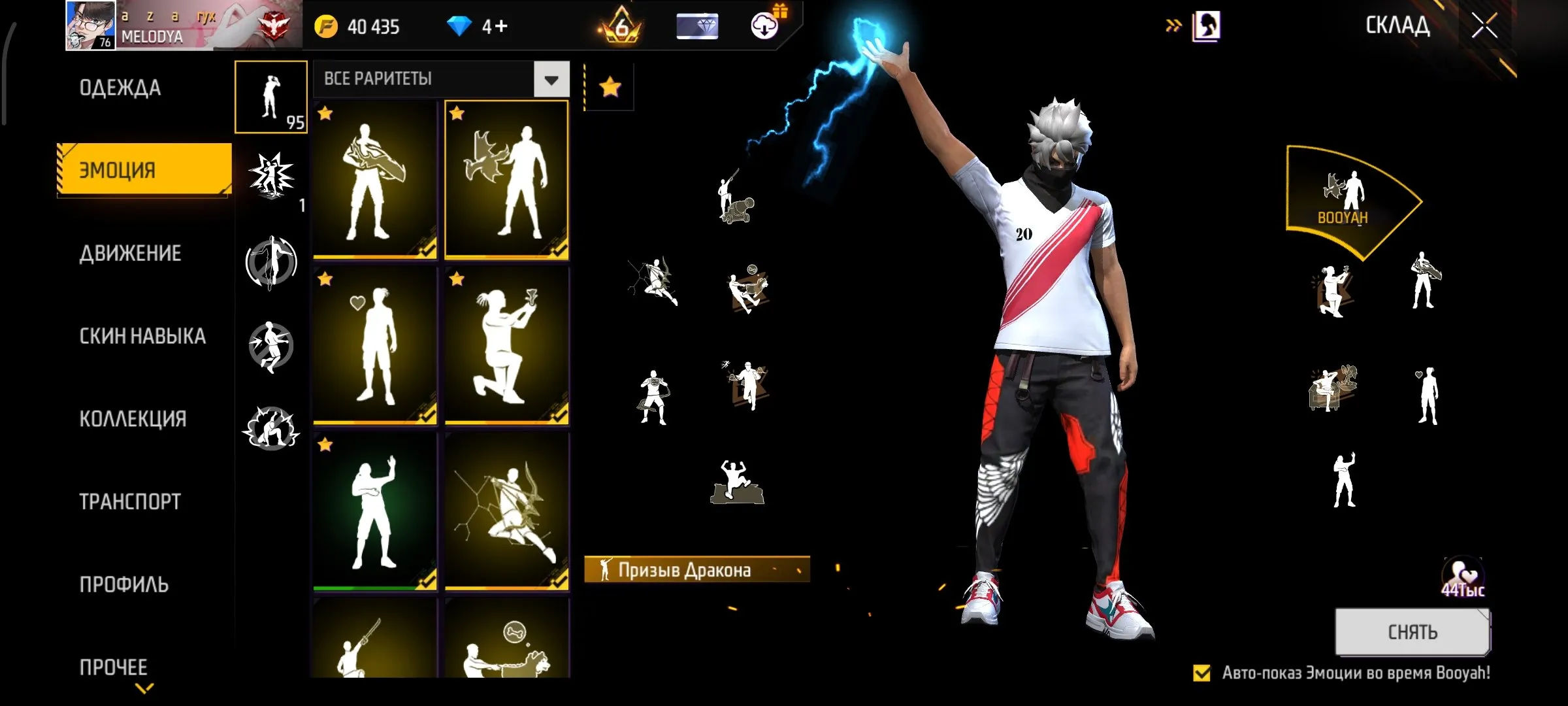Open the cloud download icon with gift badge
Screen dimensions: 1568x706
click(x=763, y=26)
